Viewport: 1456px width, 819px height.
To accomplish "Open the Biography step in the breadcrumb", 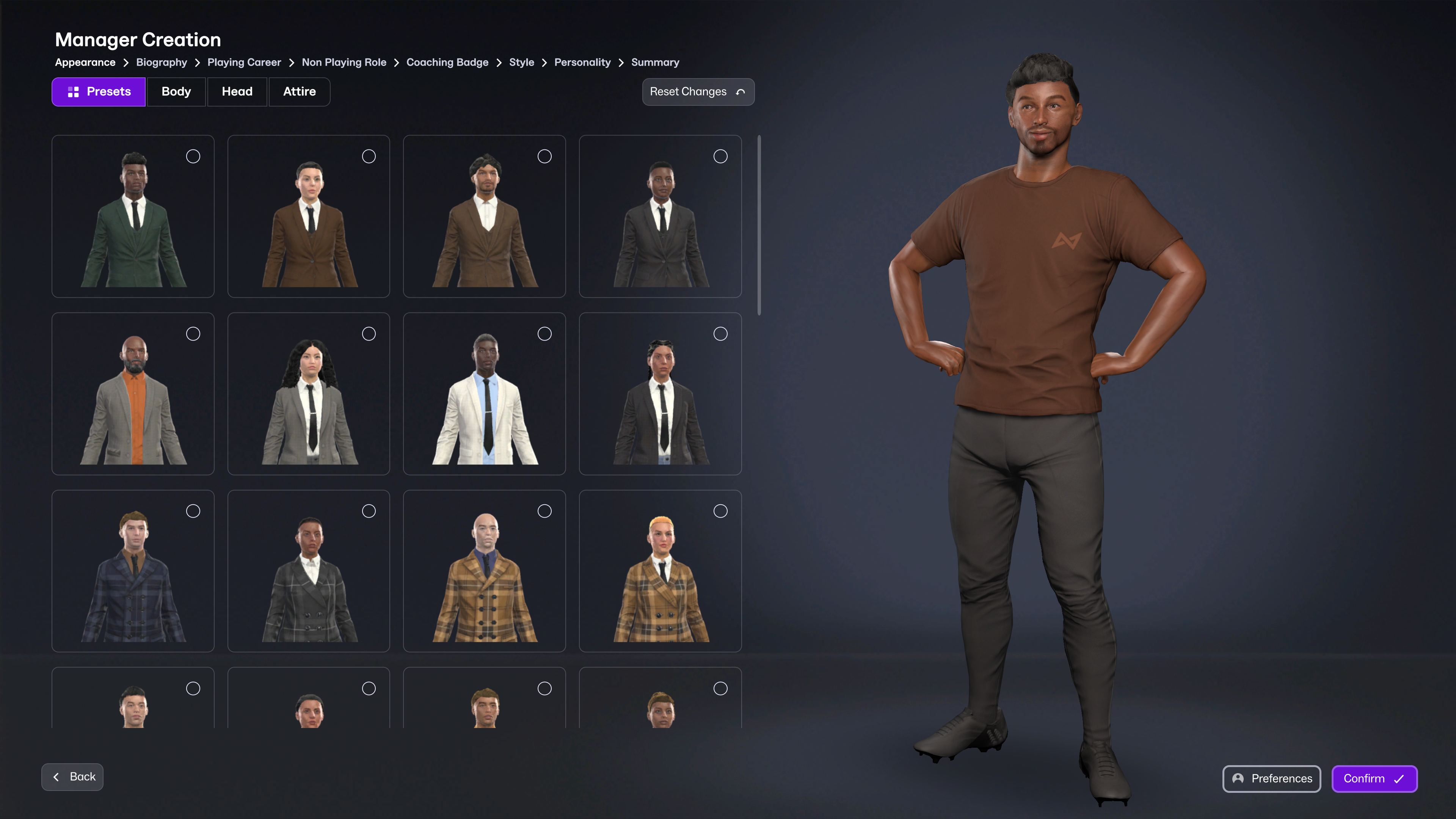I will coord(161,62).
